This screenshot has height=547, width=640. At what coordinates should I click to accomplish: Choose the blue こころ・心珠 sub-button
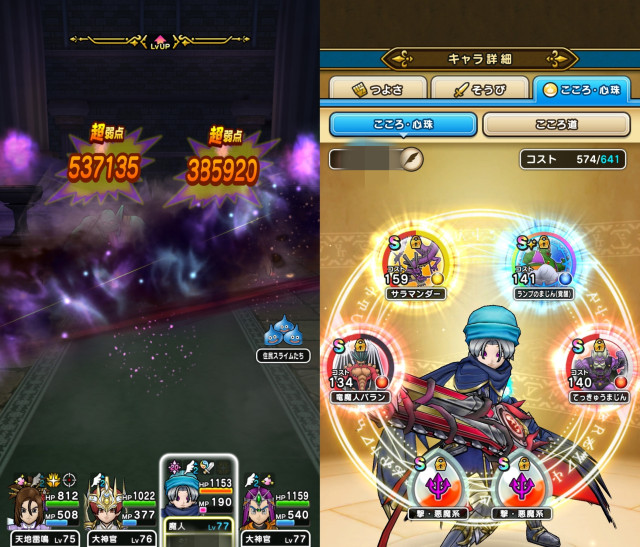(x=402, y=125)
